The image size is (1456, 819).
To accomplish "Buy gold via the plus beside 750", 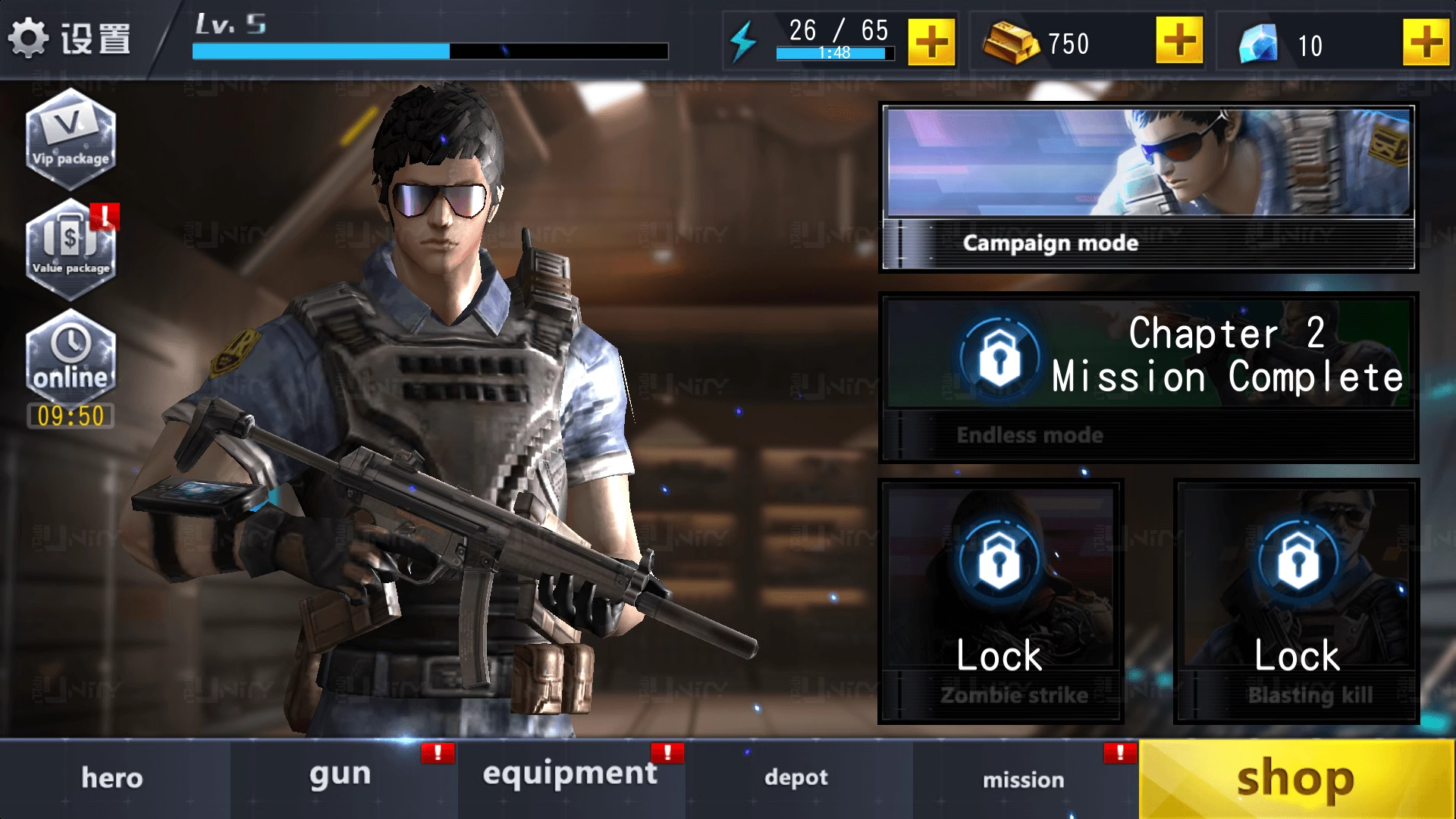I will 1178,42.
